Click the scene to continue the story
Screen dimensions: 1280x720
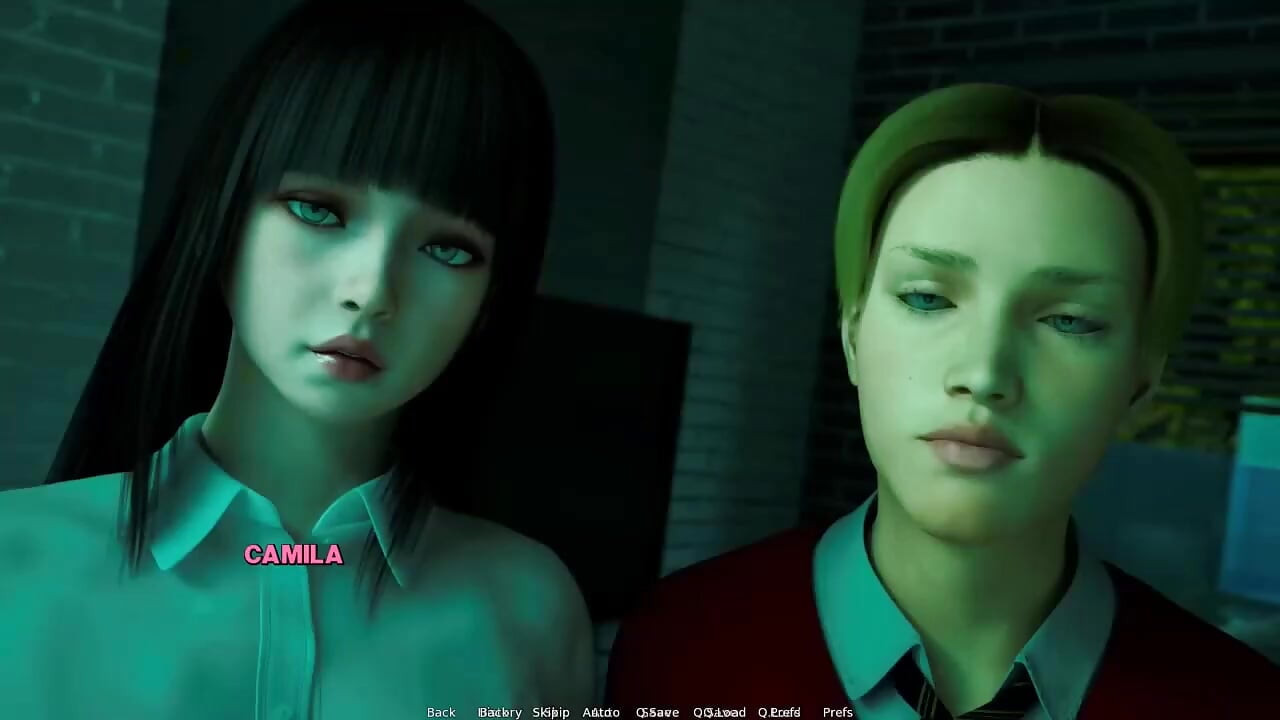pyautogui.click(x=640, y=400)
